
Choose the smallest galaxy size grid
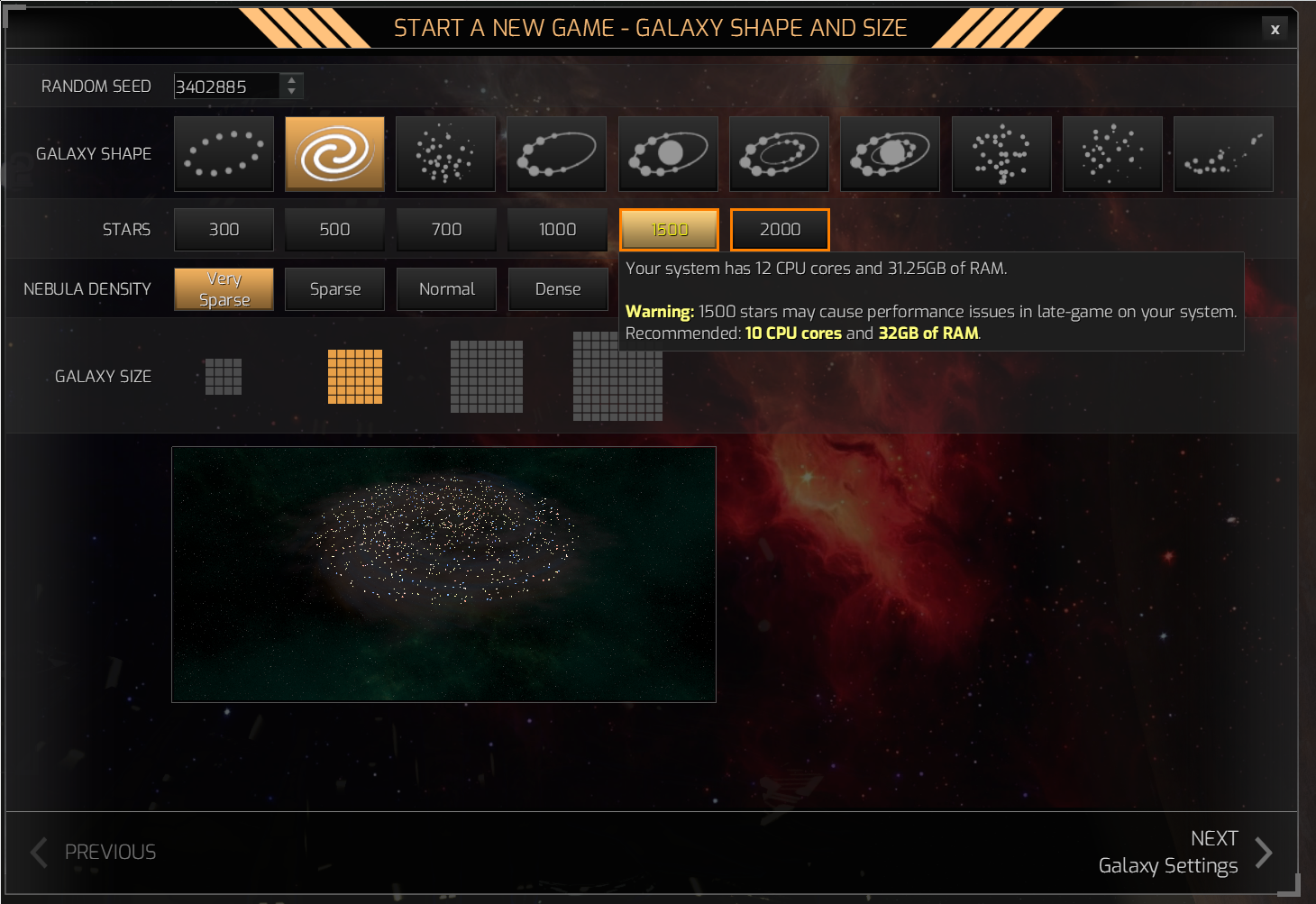point(223,376)
